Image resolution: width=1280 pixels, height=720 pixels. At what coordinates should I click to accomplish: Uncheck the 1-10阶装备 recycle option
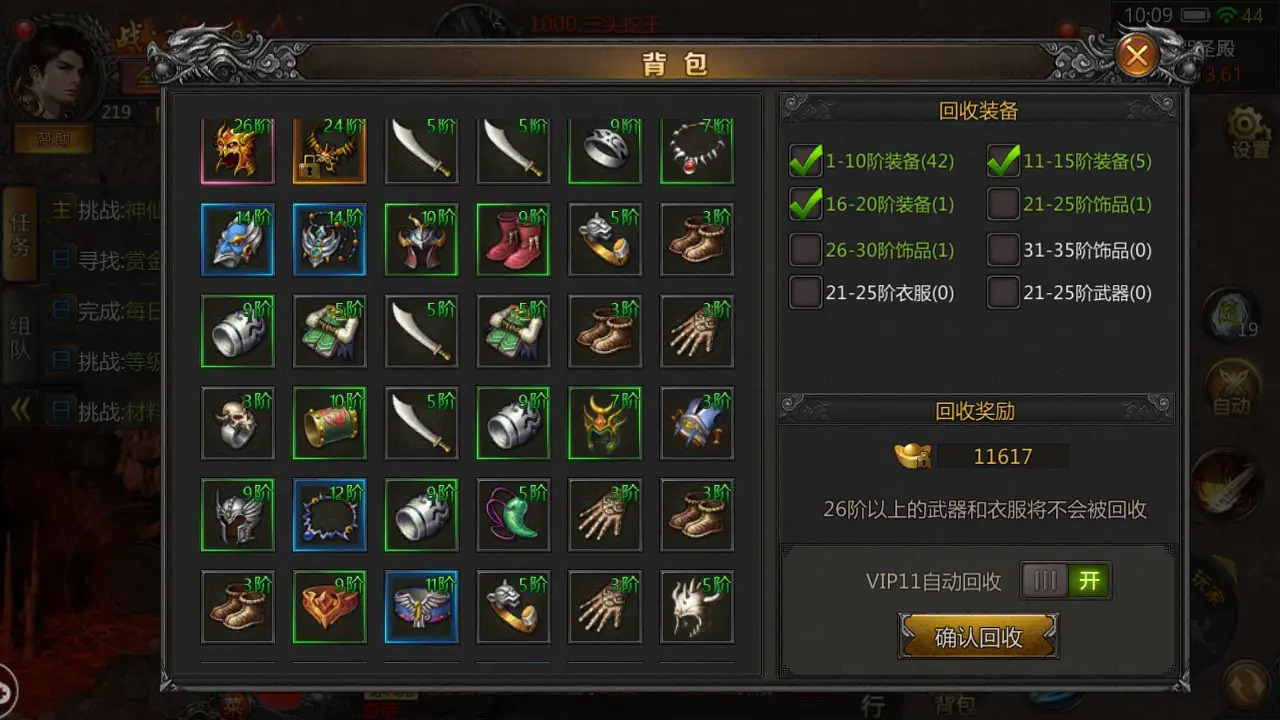pyautogui.click(x=806, y=161)
